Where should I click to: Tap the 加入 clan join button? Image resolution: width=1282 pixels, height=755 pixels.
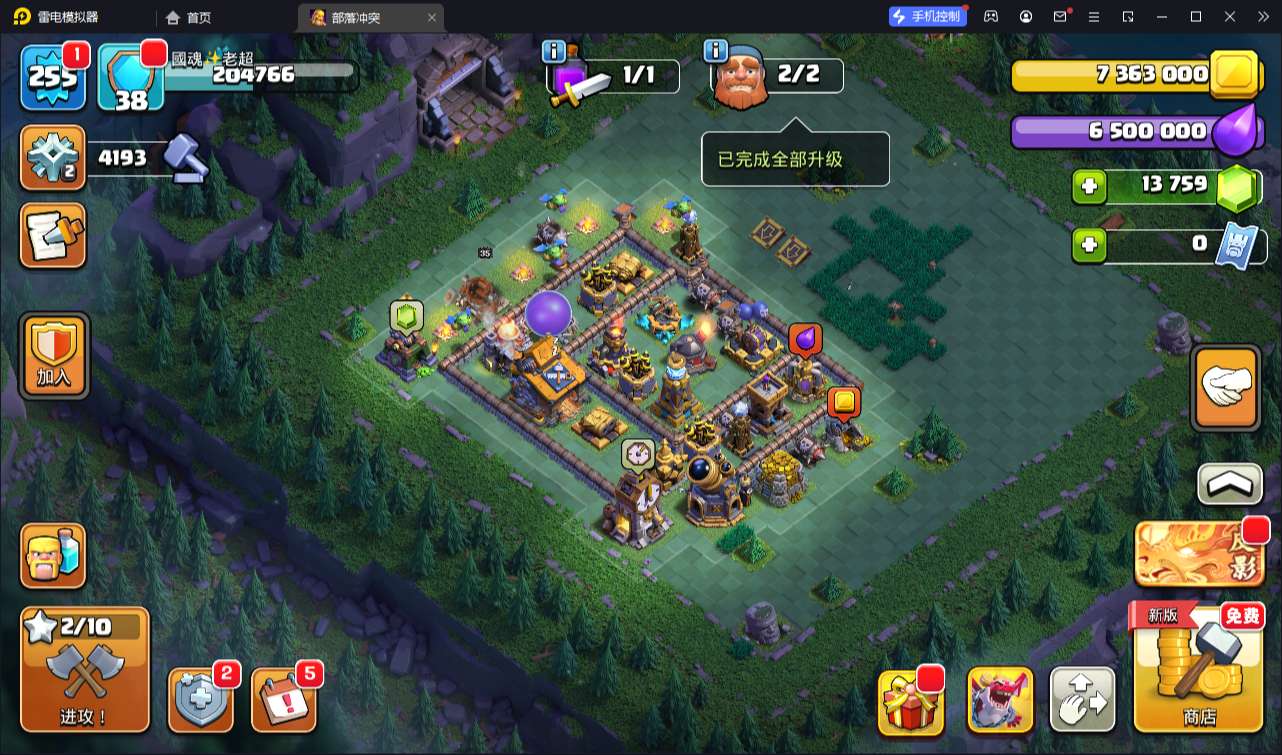point(54,355)
